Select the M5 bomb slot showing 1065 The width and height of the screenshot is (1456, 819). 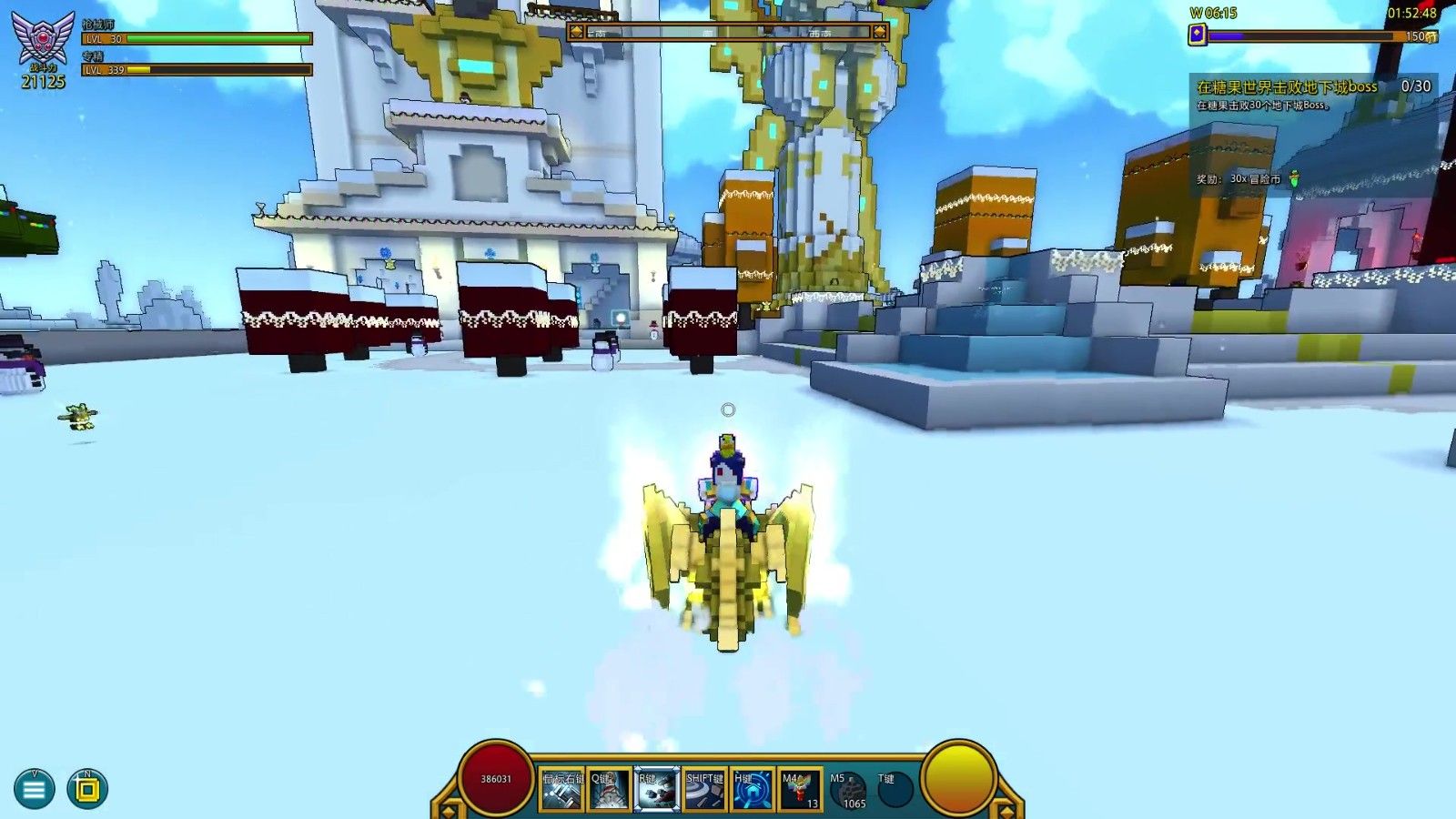pyautogui.click(x=848, y=790)
